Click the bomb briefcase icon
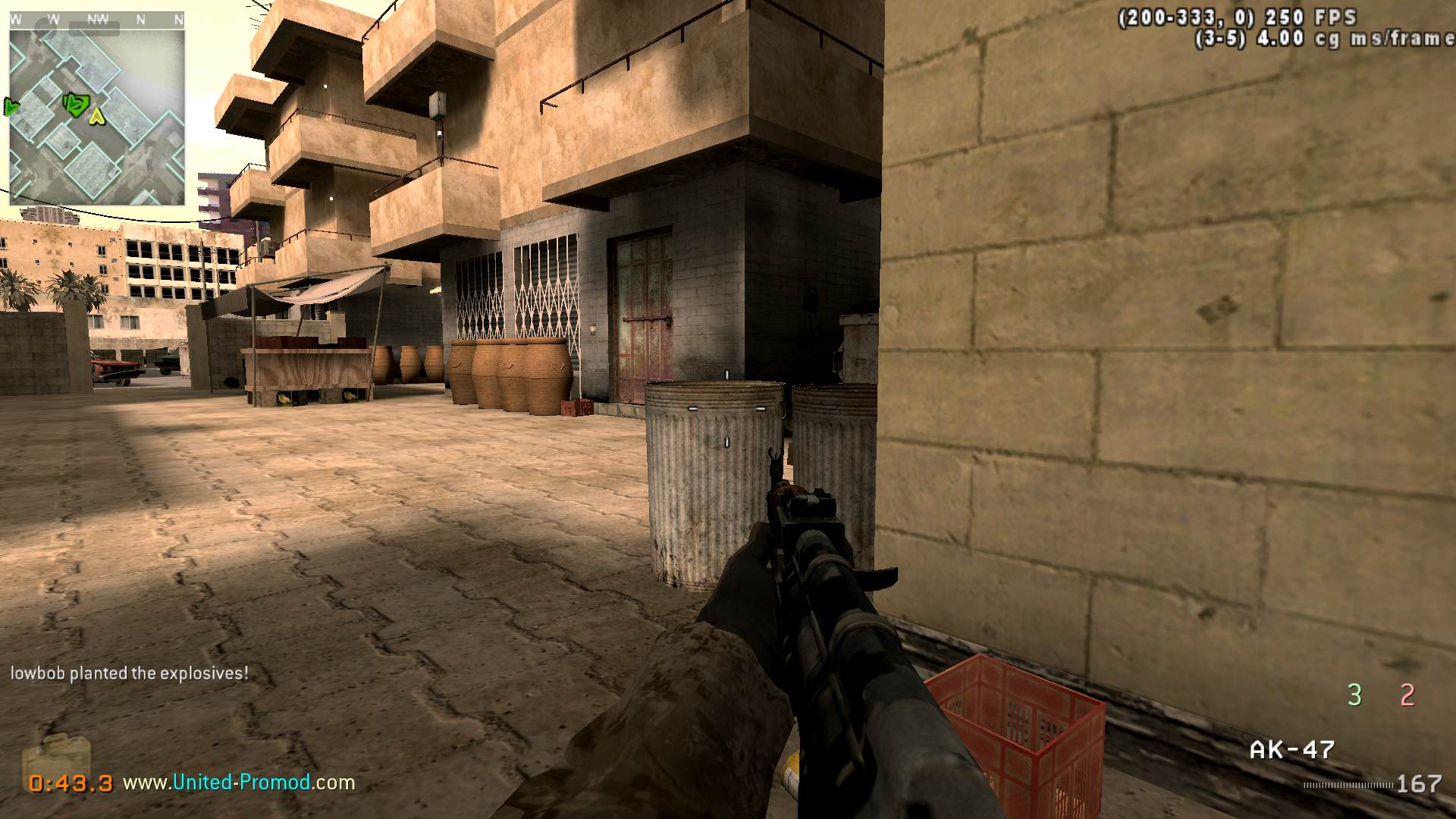1456x819 pixels. (x=56, y=757)
